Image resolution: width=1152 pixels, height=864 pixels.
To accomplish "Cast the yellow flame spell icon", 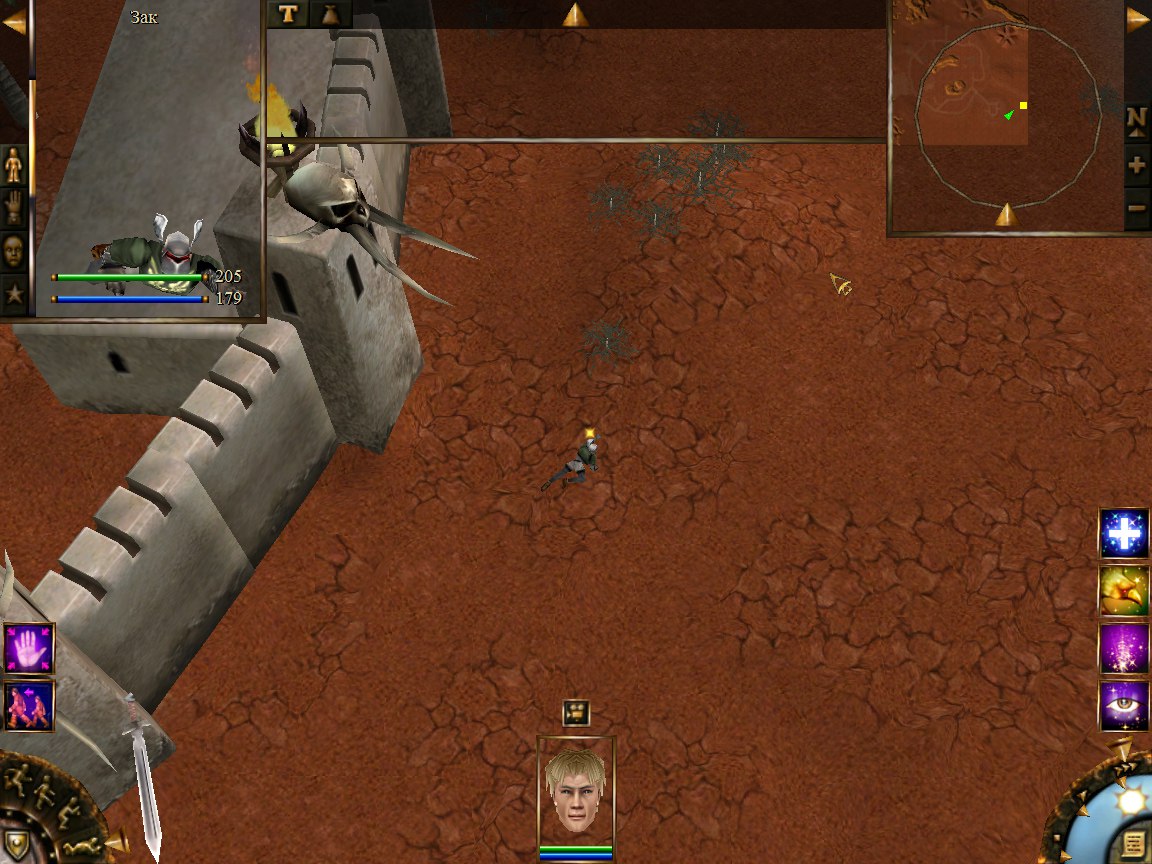I will pos(1124,591).
